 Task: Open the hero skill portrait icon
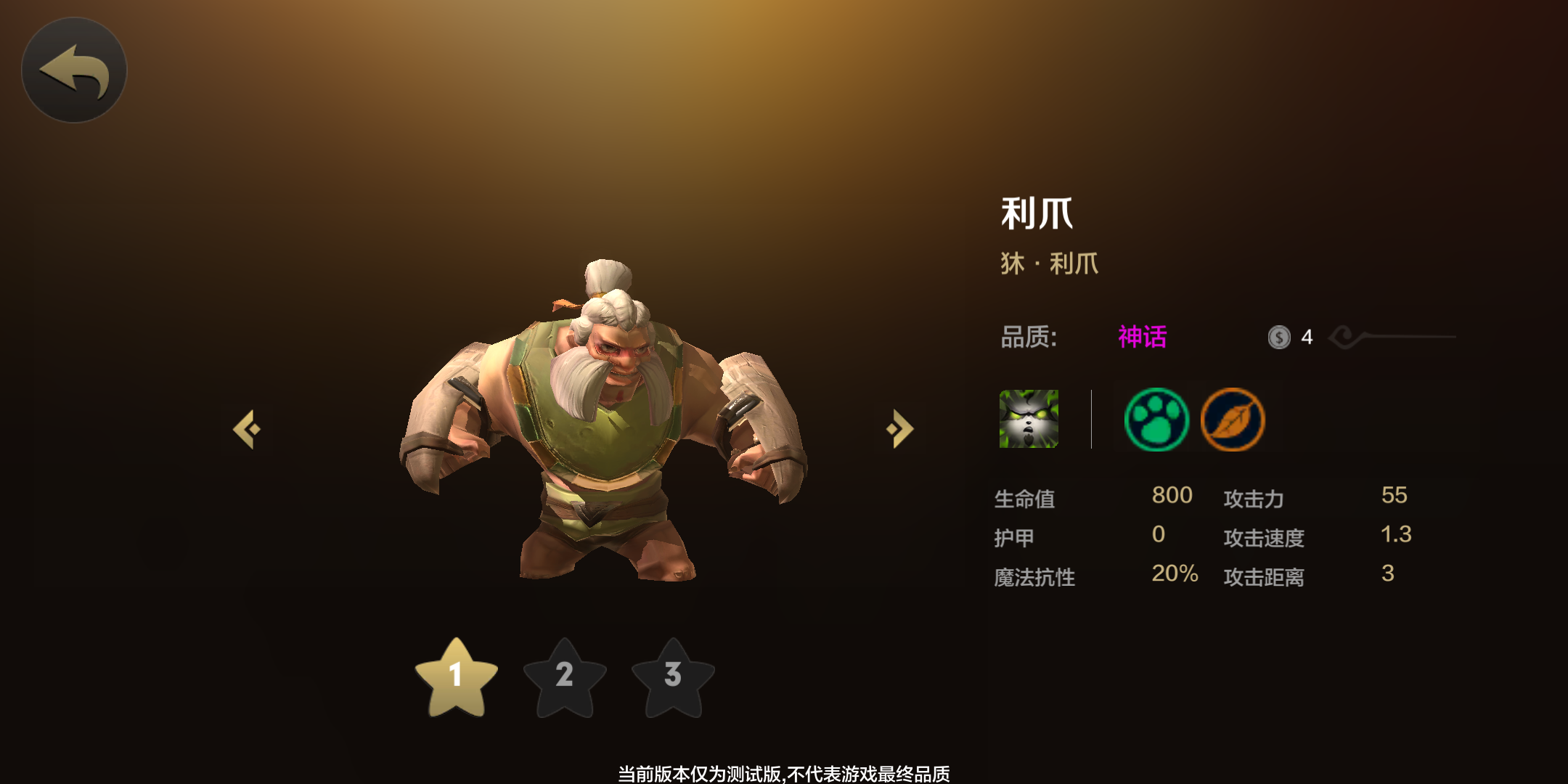click(1029, 419)
